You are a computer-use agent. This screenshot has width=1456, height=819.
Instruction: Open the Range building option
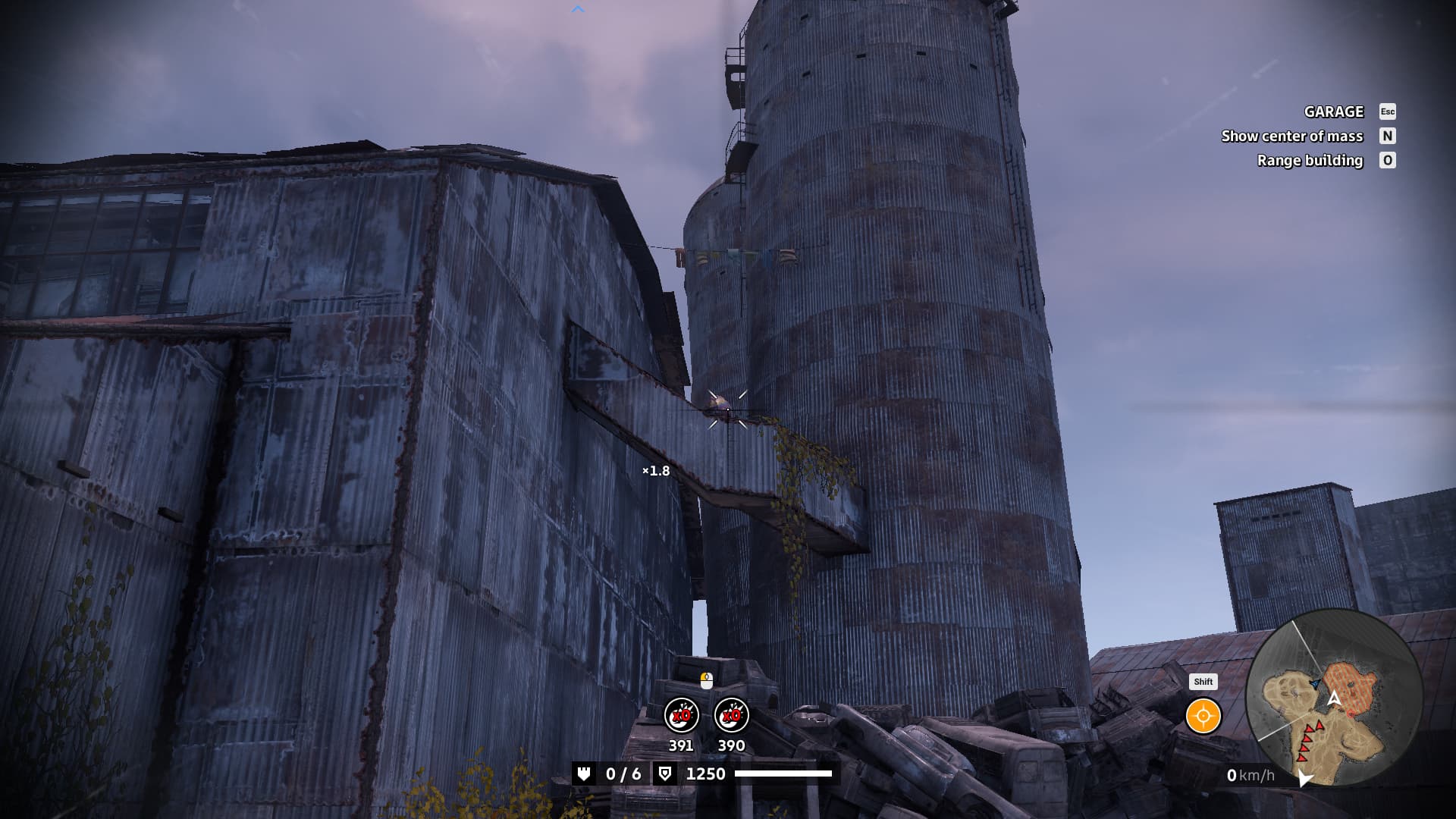[x=1310, y=160]
